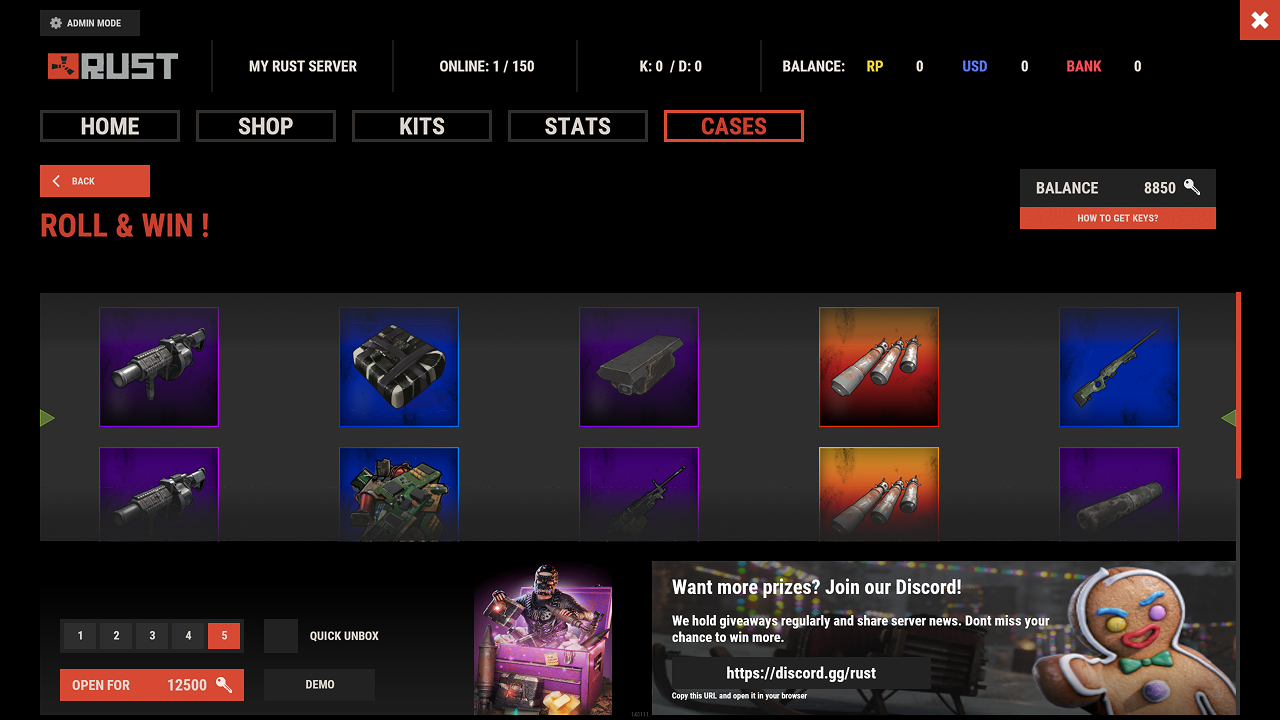
Task: Close the menu with the X button
Action: click(x=1259, y=20)
